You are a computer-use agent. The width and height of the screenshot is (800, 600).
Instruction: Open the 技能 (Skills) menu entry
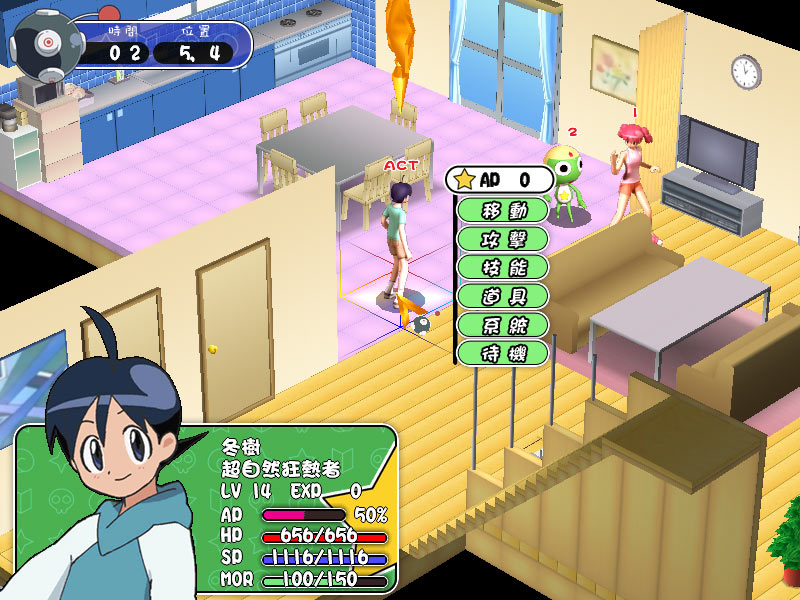[502, 267]
